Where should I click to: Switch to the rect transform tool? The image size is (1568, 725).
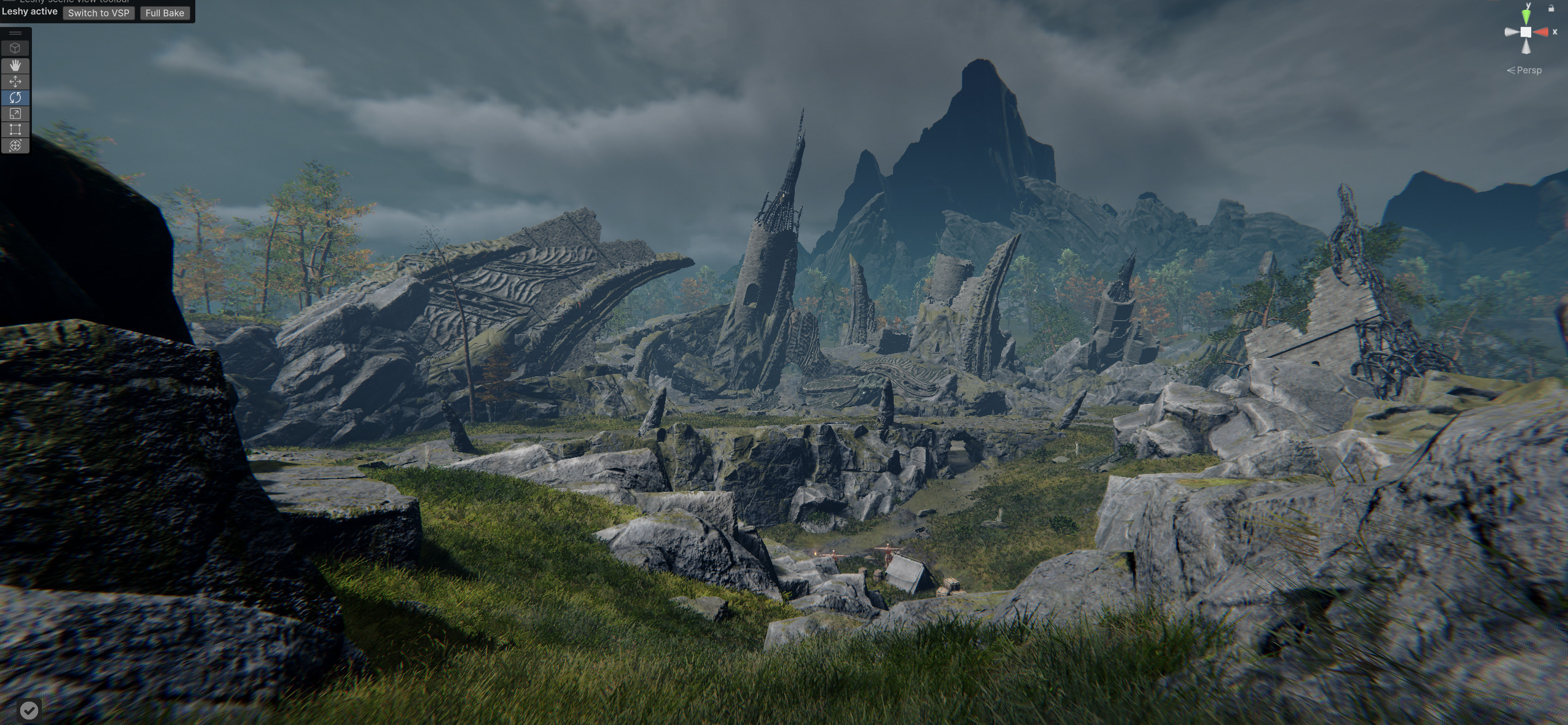click(15, 129)
